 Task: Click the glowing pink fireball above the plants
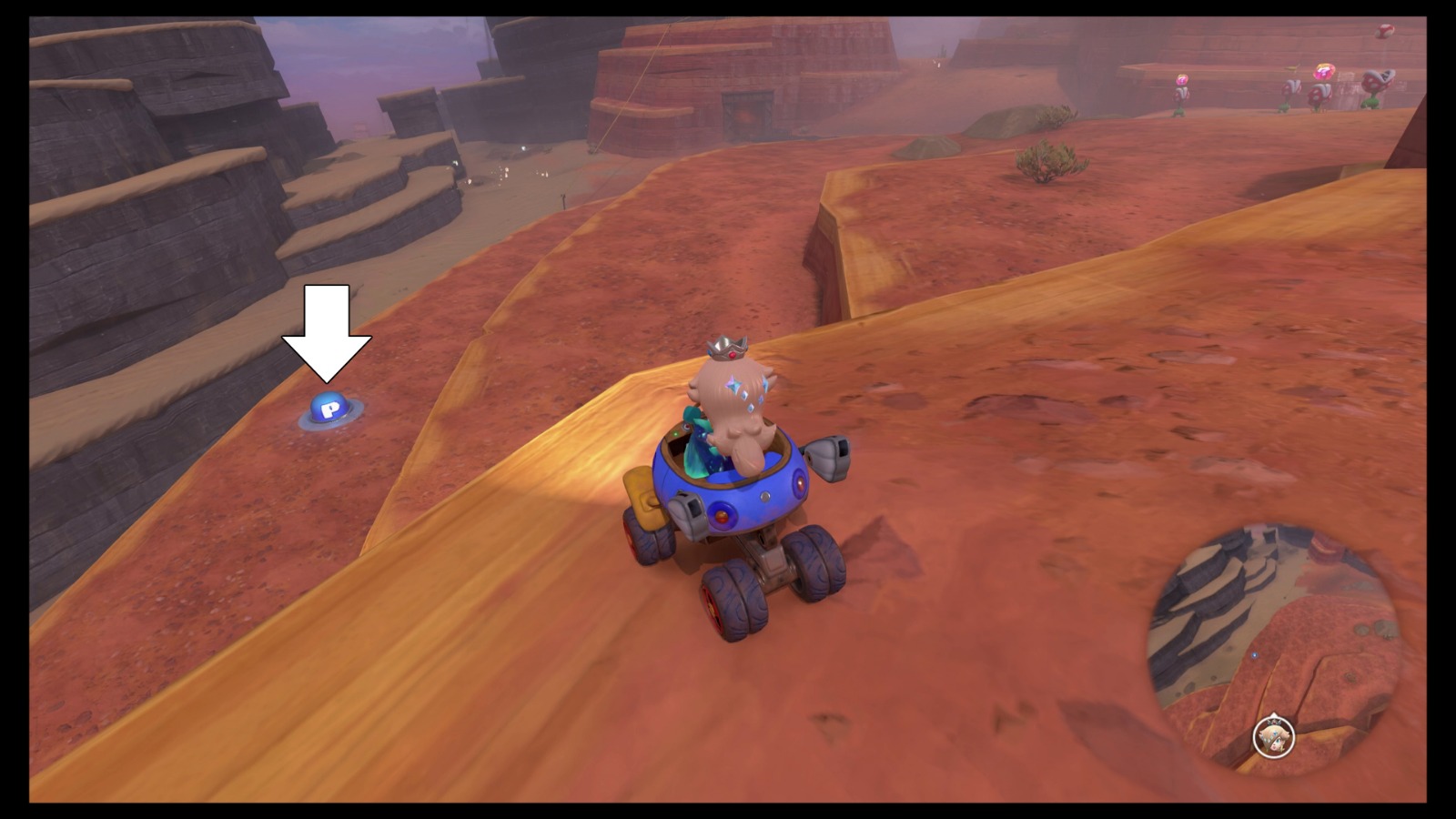pos(1324,71)
